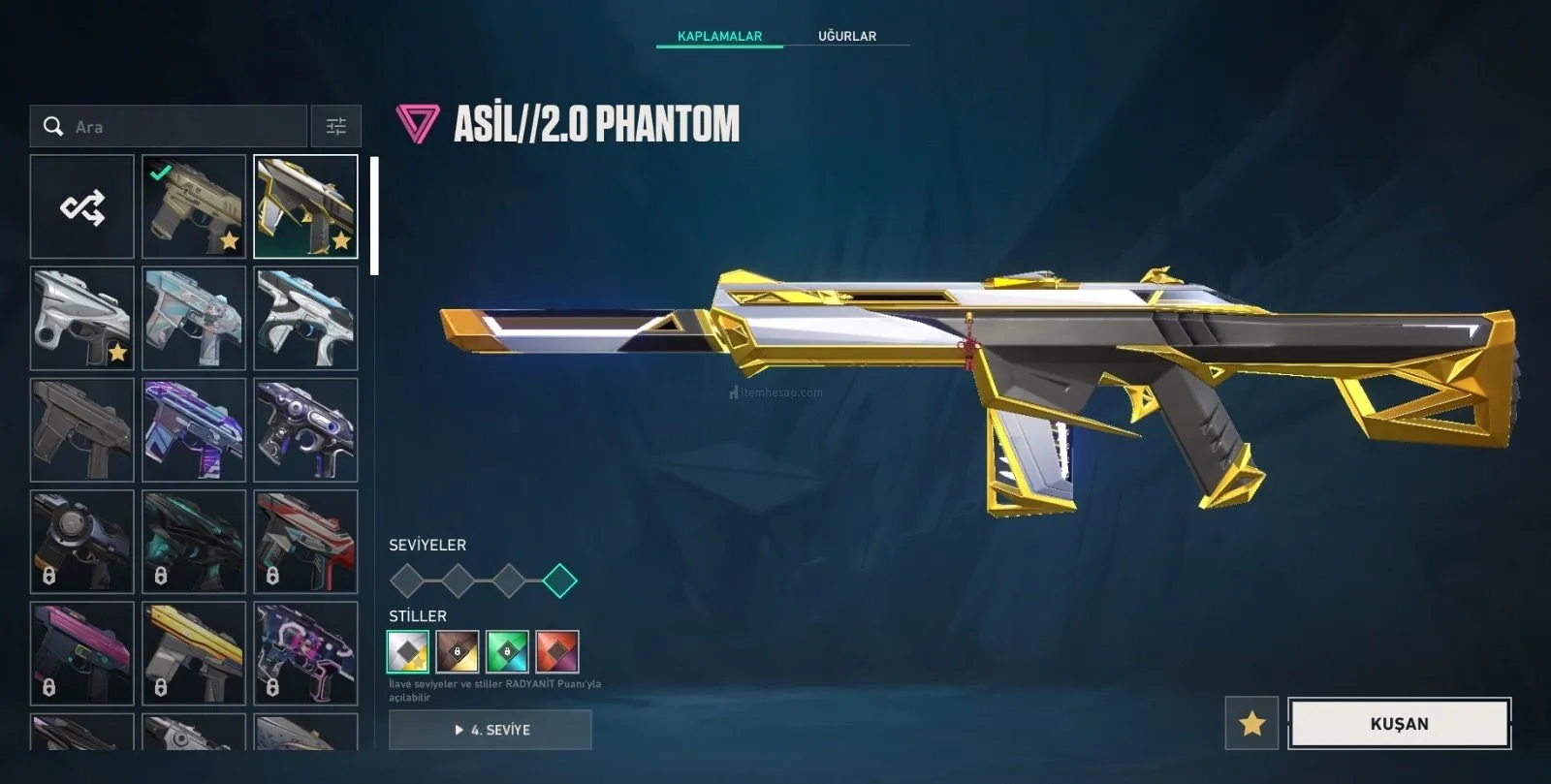
Task: Play the 4. Seviye preview
Action: coord(491,730)
